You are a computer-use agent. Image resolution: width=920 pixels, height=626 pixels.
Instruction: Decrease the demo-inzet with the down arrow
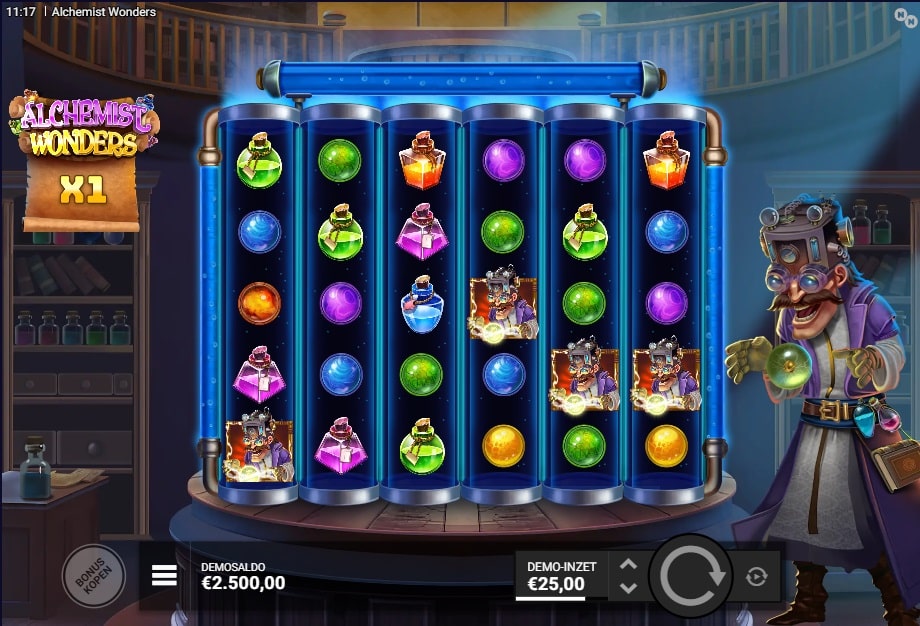pos(628,586)
